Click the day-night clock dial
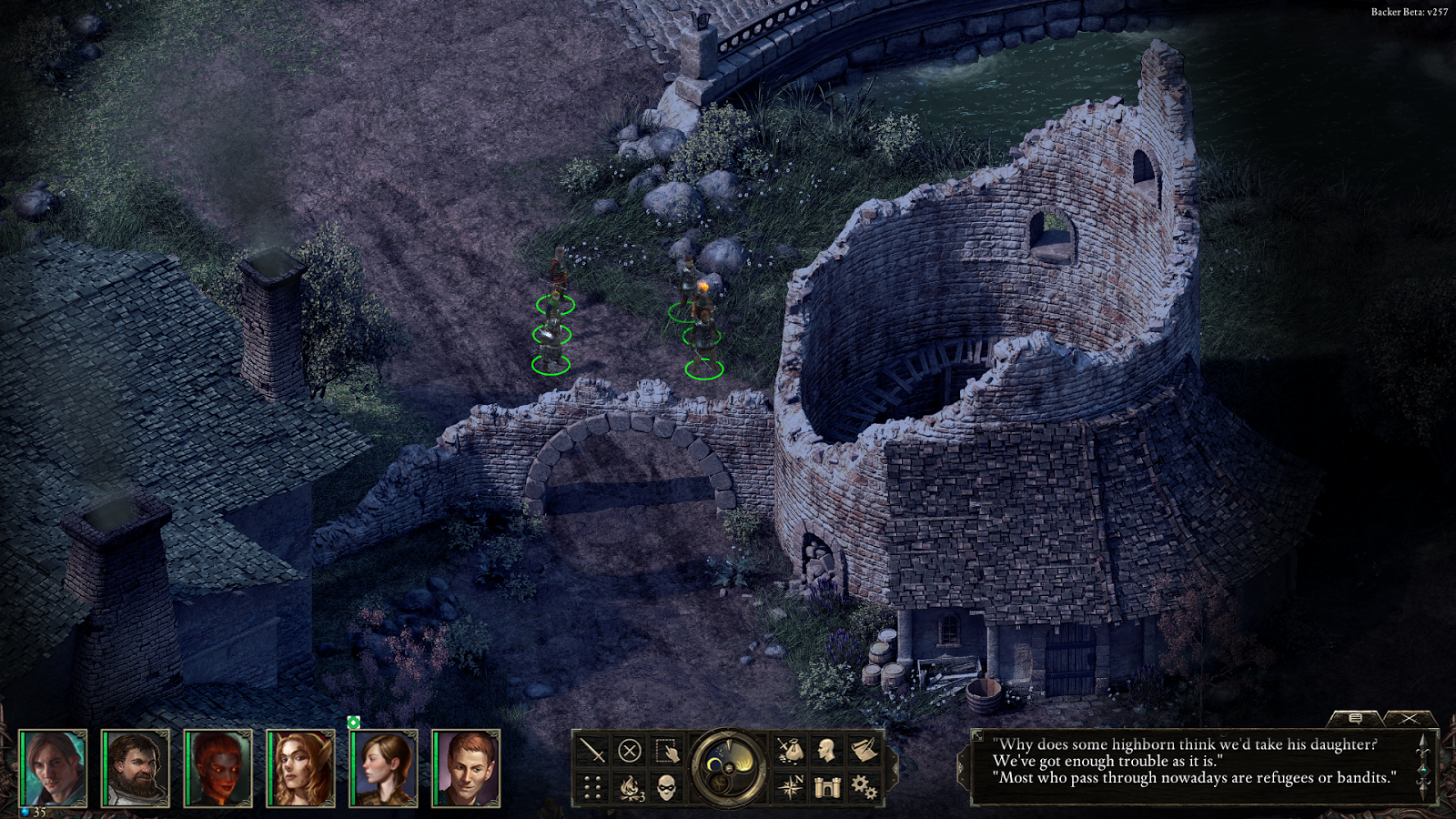The width and height of the screenshot is (1456, 819). tap(728, 769)
